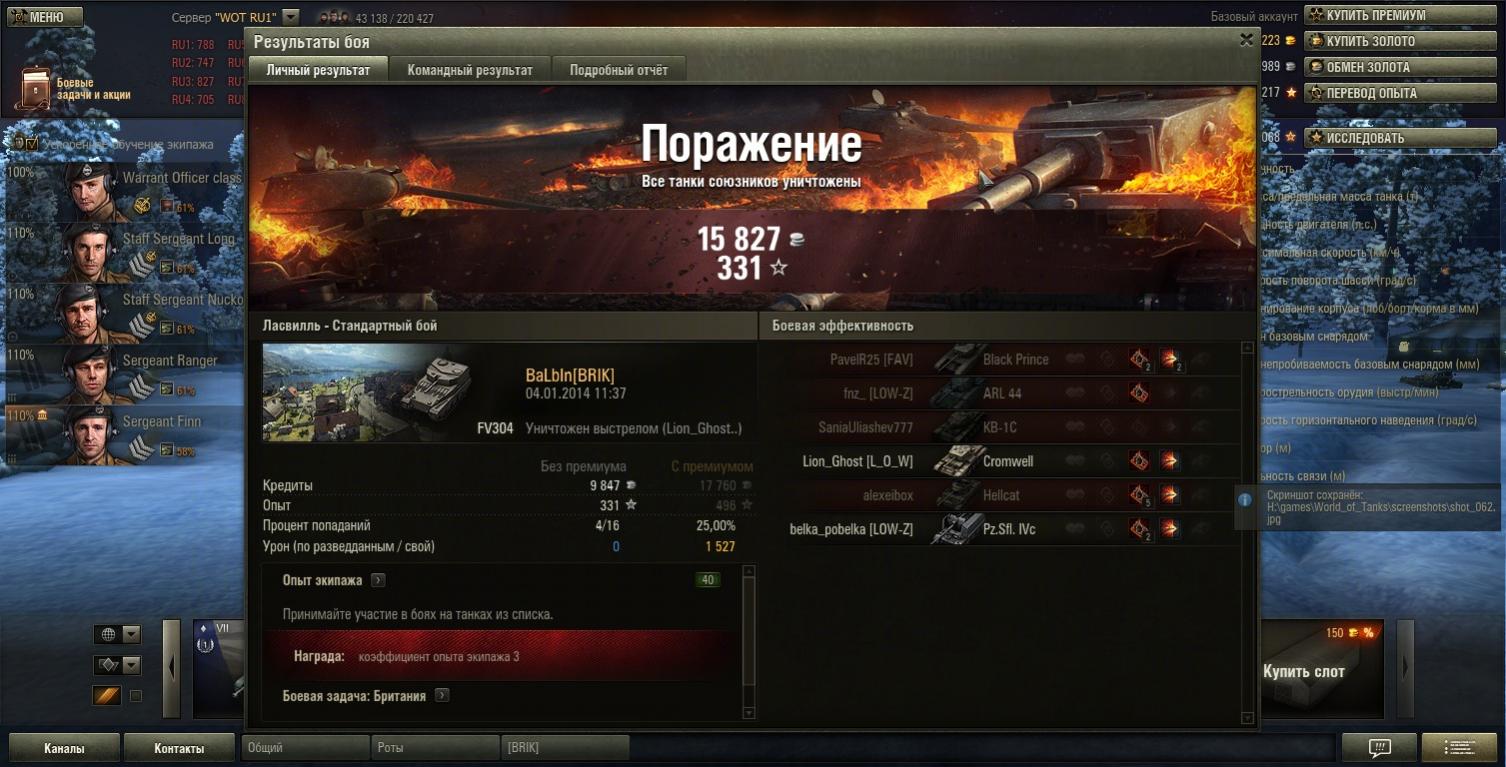Viewport: 1506px width, 767px height.
Task: Open the Подробный отчёт tab
Action: 618,70
